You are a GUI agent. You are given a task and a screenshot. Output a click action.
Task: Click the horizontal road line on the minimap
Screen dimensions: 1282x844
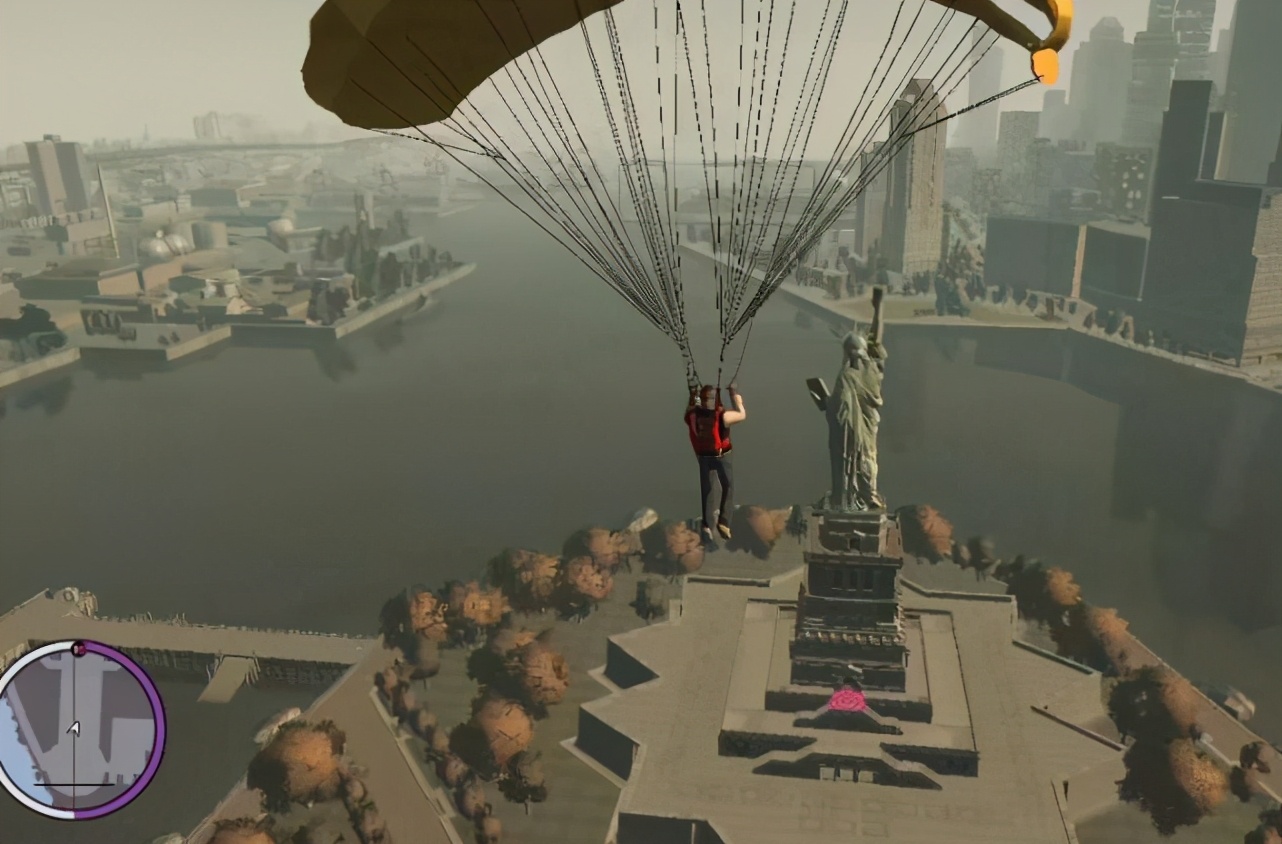73,785
